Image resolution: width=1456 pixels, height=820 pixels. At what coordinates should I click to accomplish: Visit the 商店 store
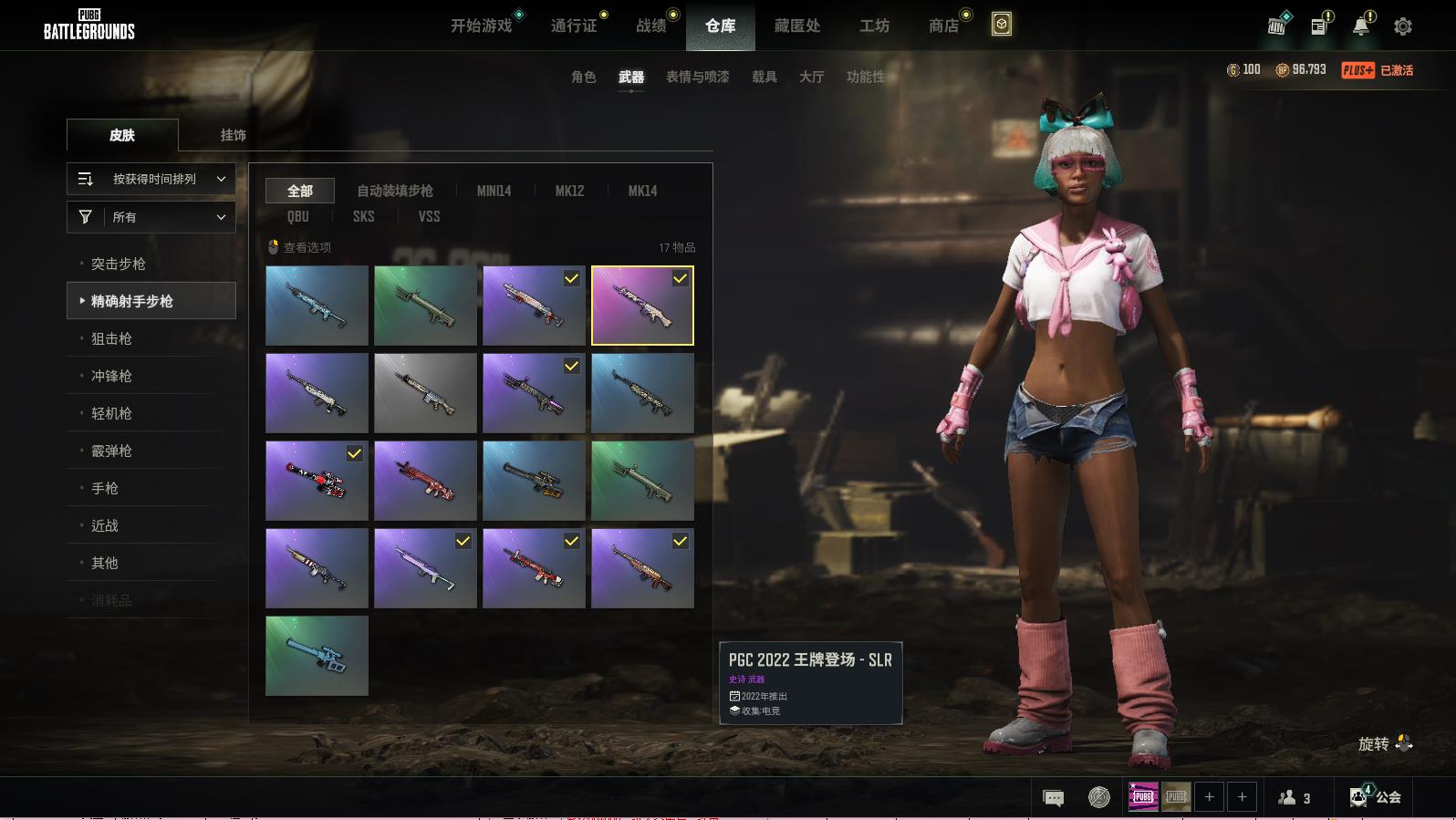coord(943,26)
